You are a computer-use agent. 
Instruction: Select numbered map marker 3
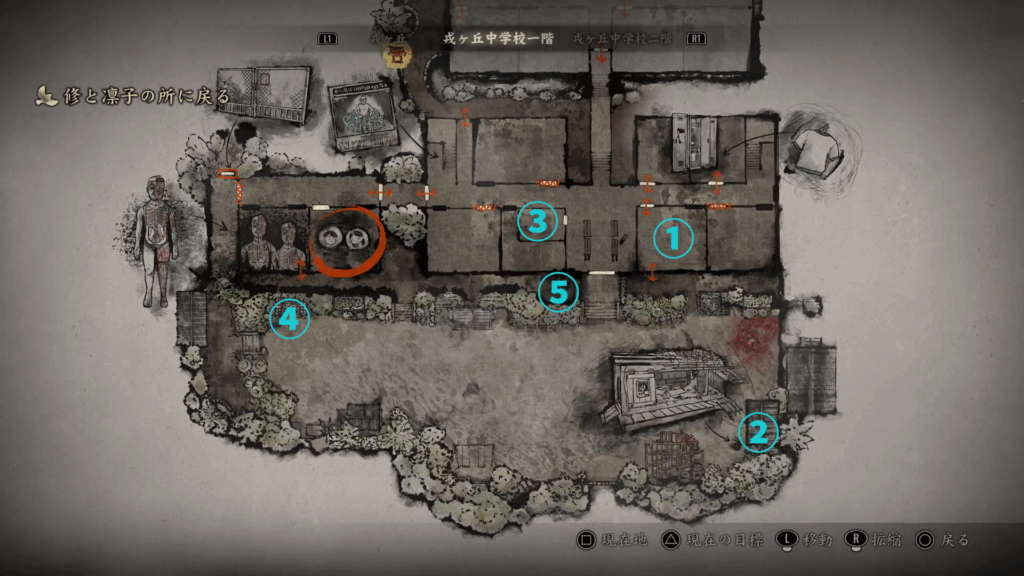[x=537, y=222]
